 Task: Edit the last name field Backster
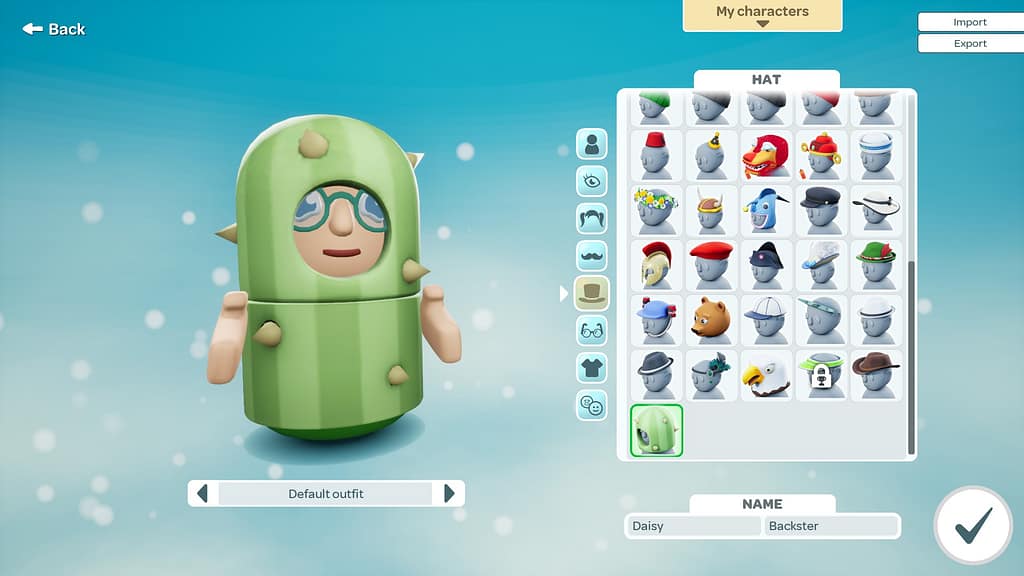click(x=832, y=526)
